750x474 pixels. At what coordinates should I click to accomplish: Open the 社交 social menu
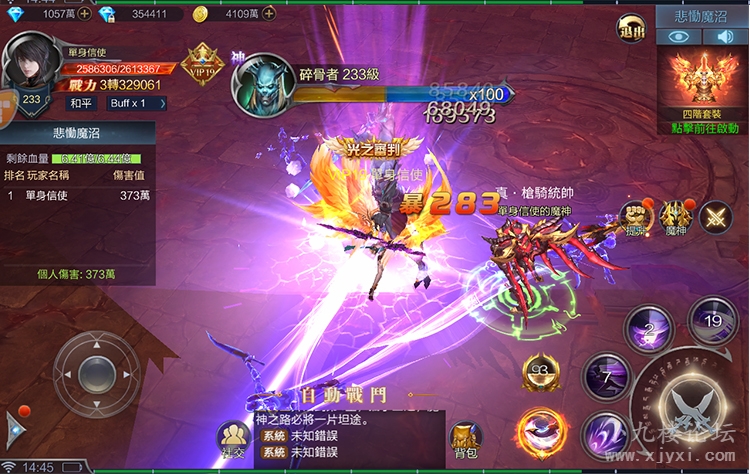point(233,438)
